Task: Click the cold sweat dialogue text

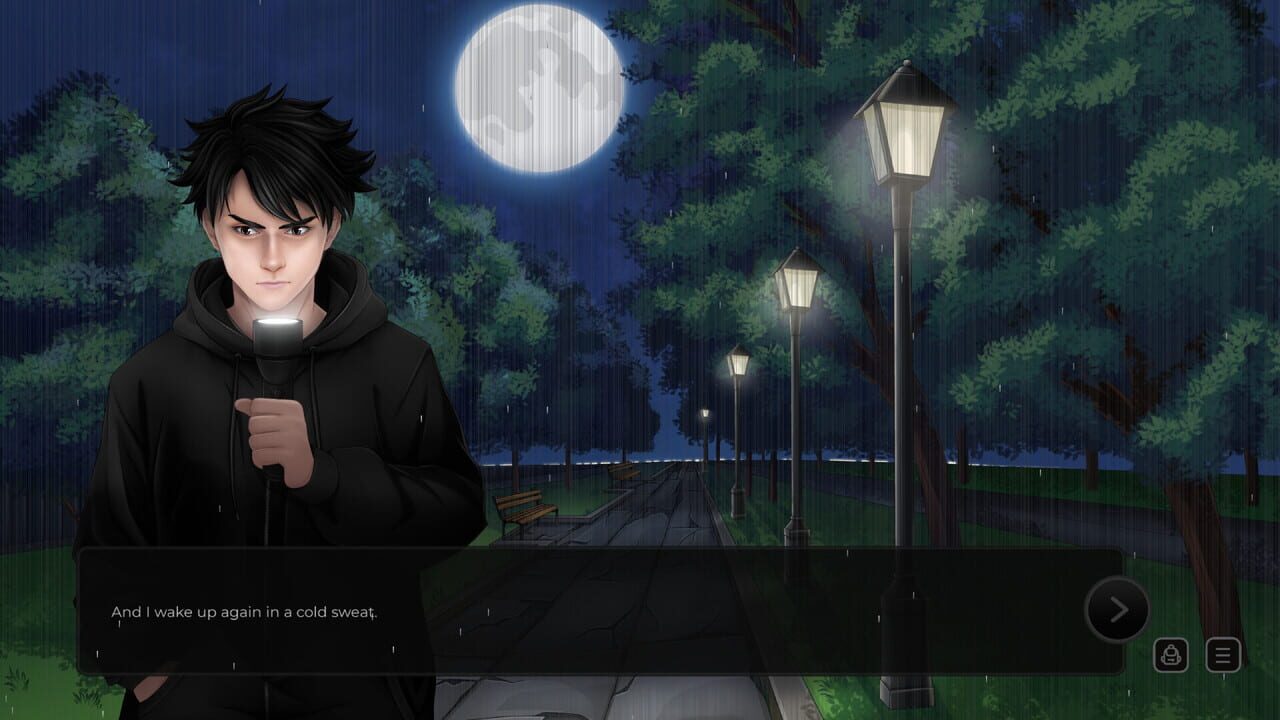Action: pyautogui.click(x=245, y=611)
